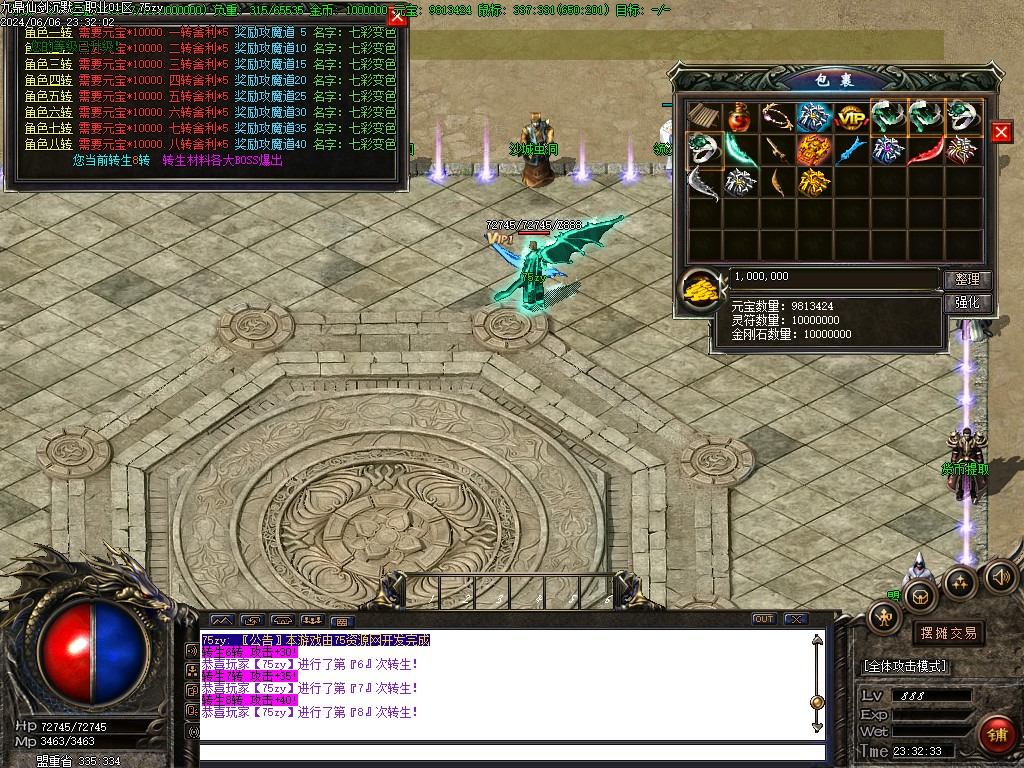Toggle the sound speaker icon
The width and height of the screenshot is (1024, 768).
tap(1001, 577)
